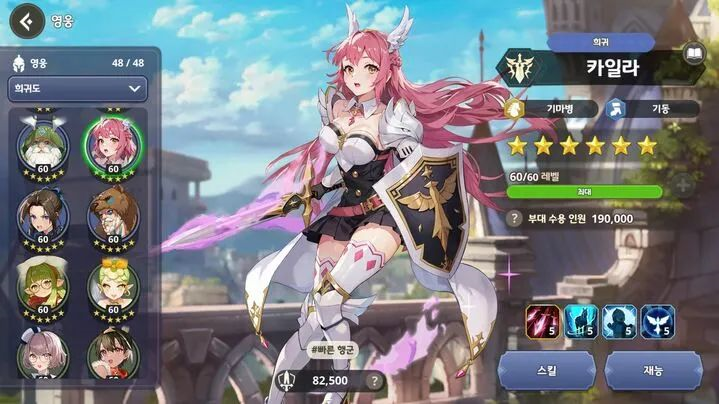Viewport: 719px width, 404px height.
Task: View the red slash skill icon
Action: click(x=544, y=321)
